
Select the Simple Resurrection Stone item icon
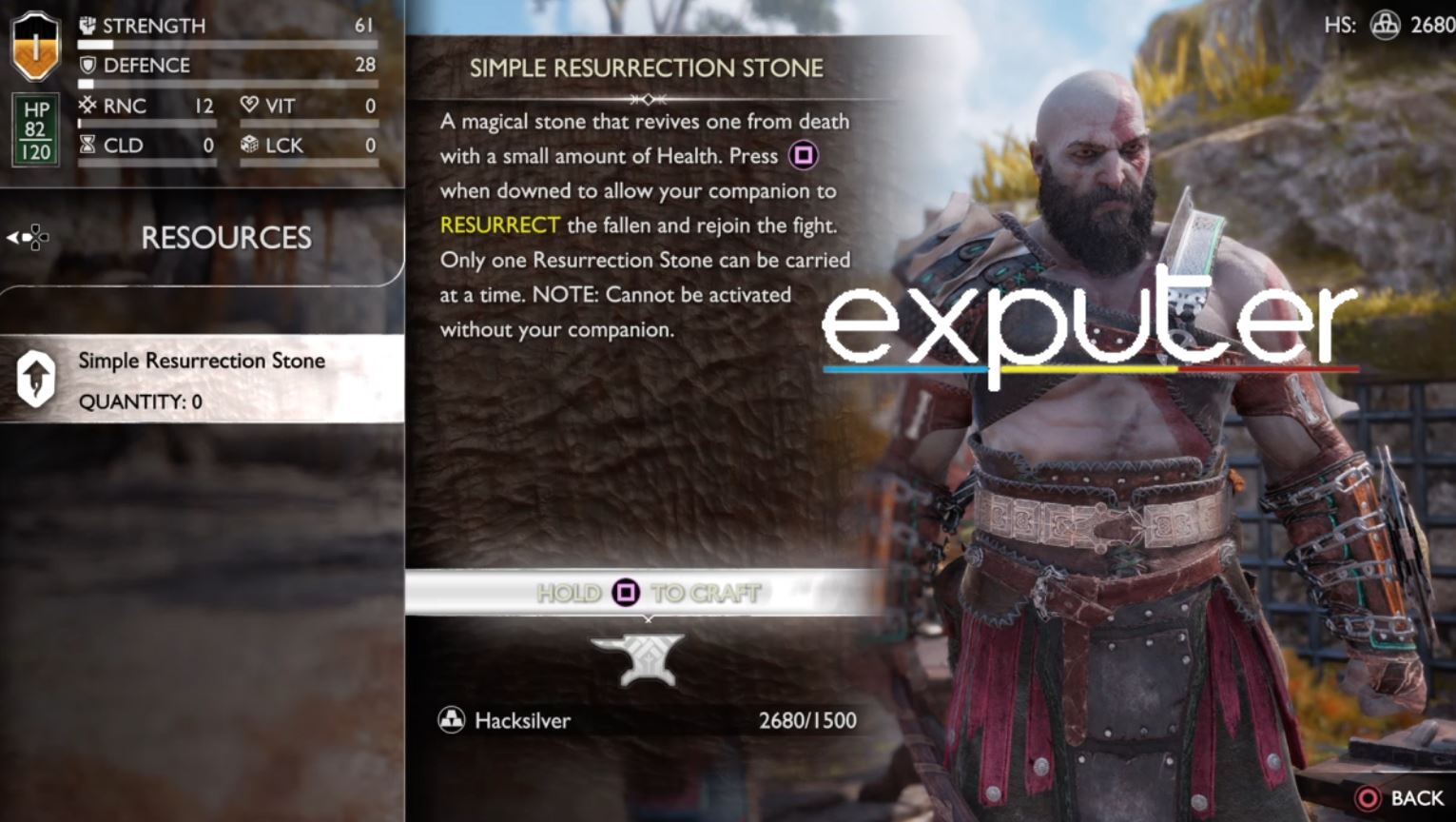pyautogui.click(x=35, y=379)
